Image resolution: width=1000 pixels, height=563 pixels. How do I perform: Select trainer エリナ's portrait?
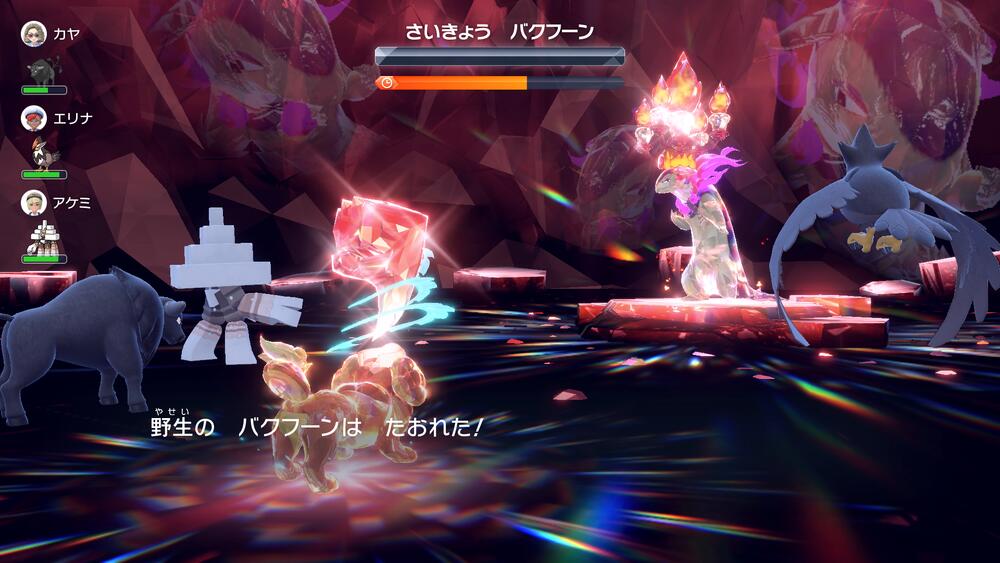[34, 118]
